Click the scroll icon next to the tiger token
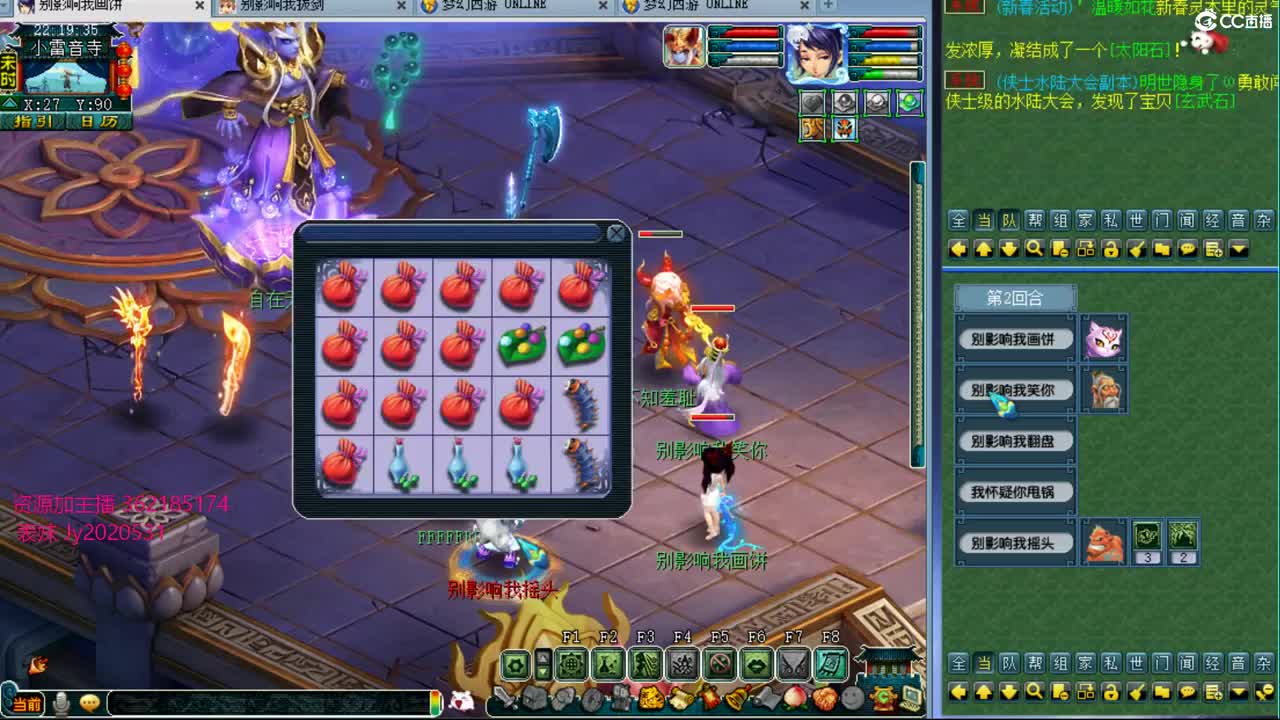Image resolution: width=1280 pixels, height=720 pixels. click(680, 697)
